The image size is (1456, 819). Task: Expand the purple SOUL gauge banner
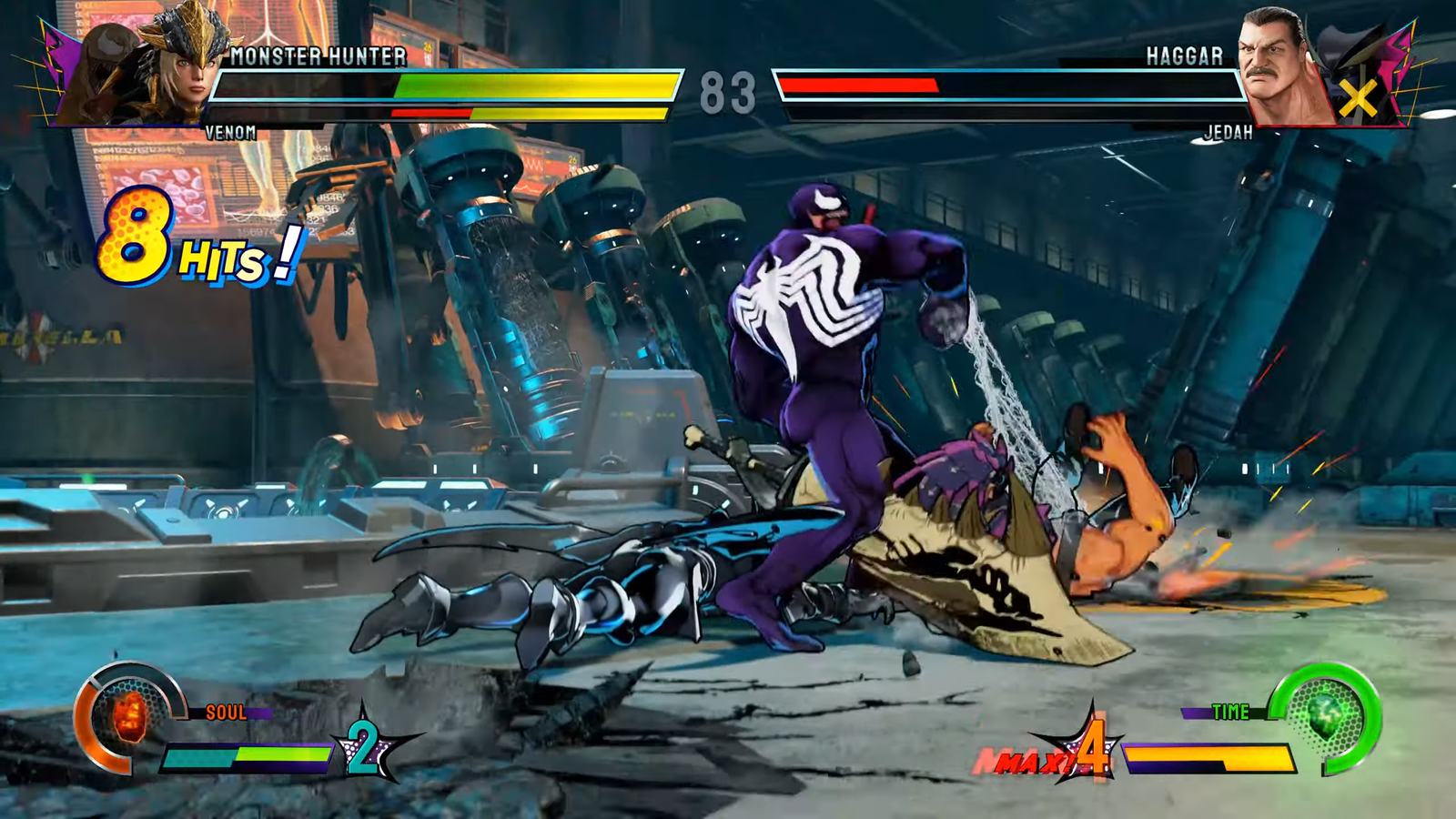click(227, 714)
